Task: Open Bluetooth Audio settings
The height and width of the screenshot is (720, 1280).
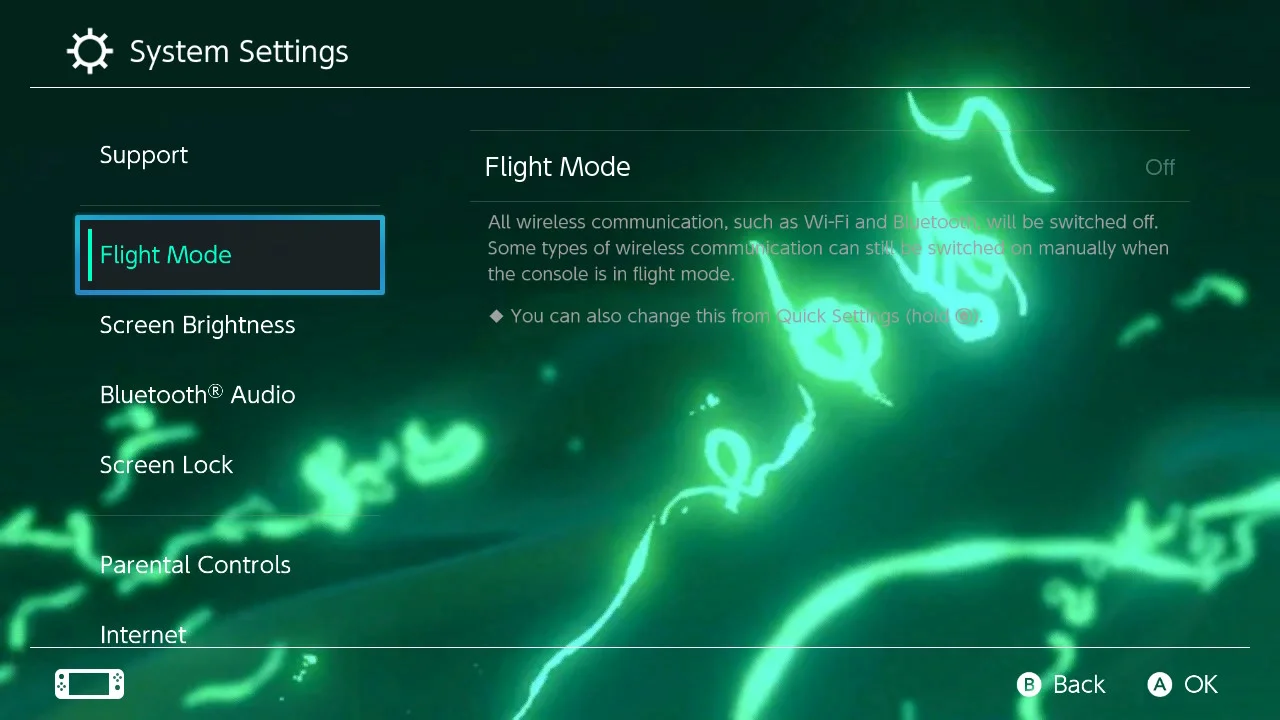Action: click(197, 395)
